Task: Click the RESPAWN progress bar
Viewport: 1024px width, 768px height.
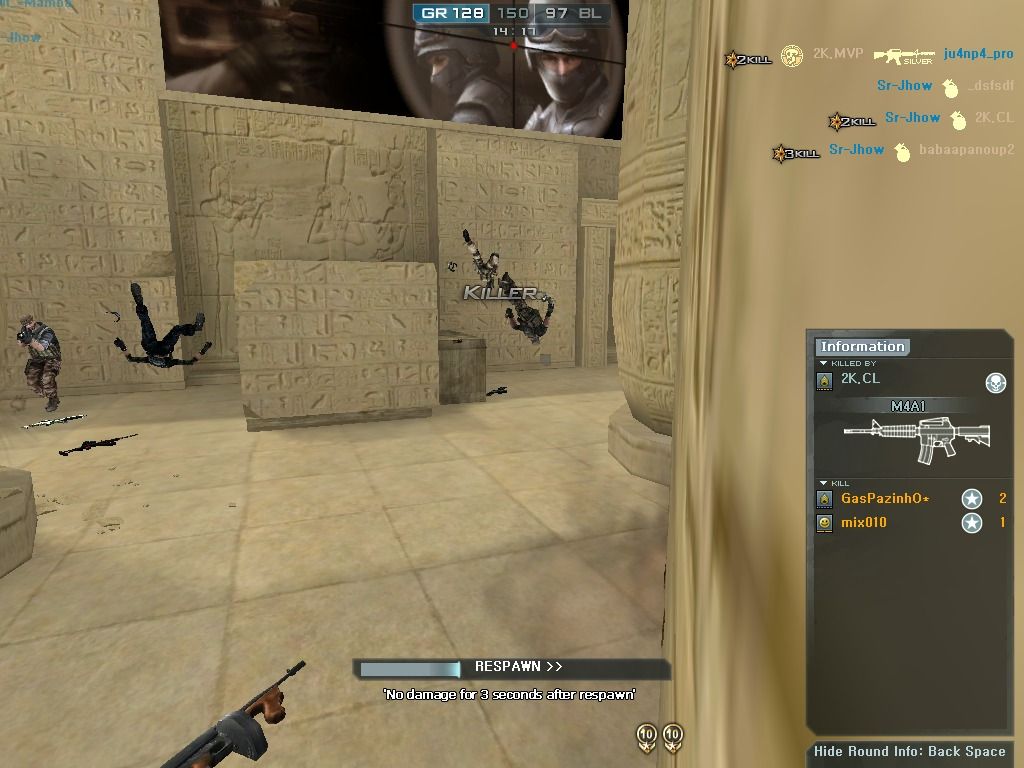Action: coord(410,668)
